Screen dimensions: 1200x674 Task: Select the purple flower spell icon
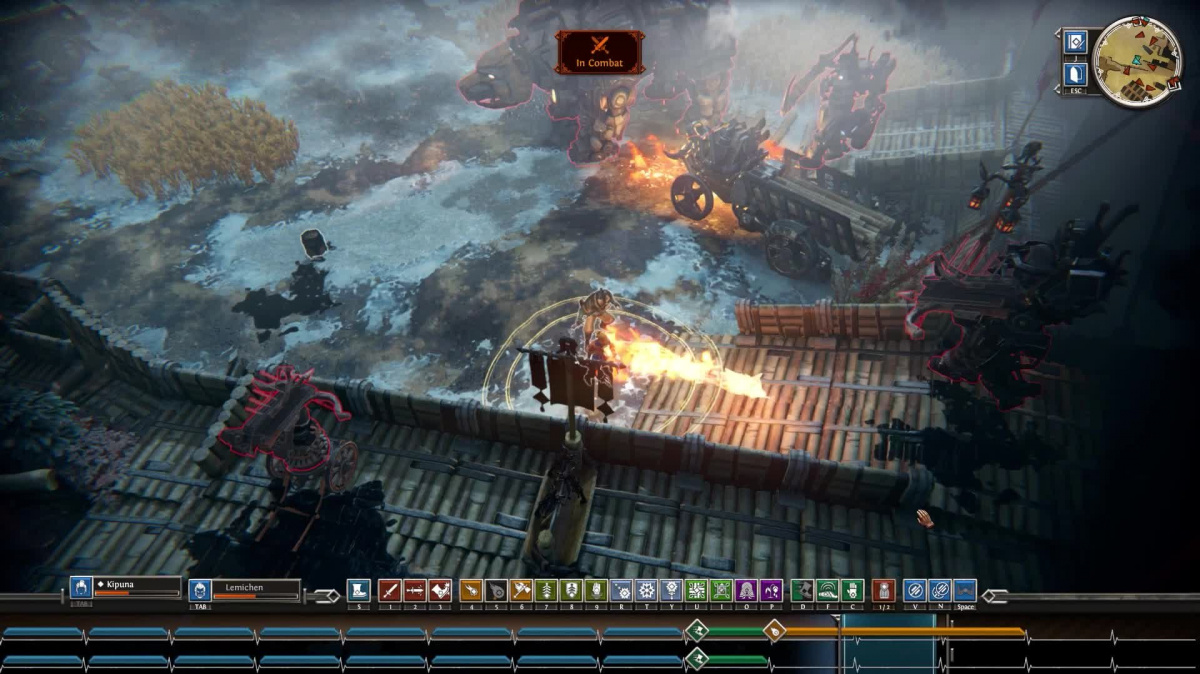point(771,590)
